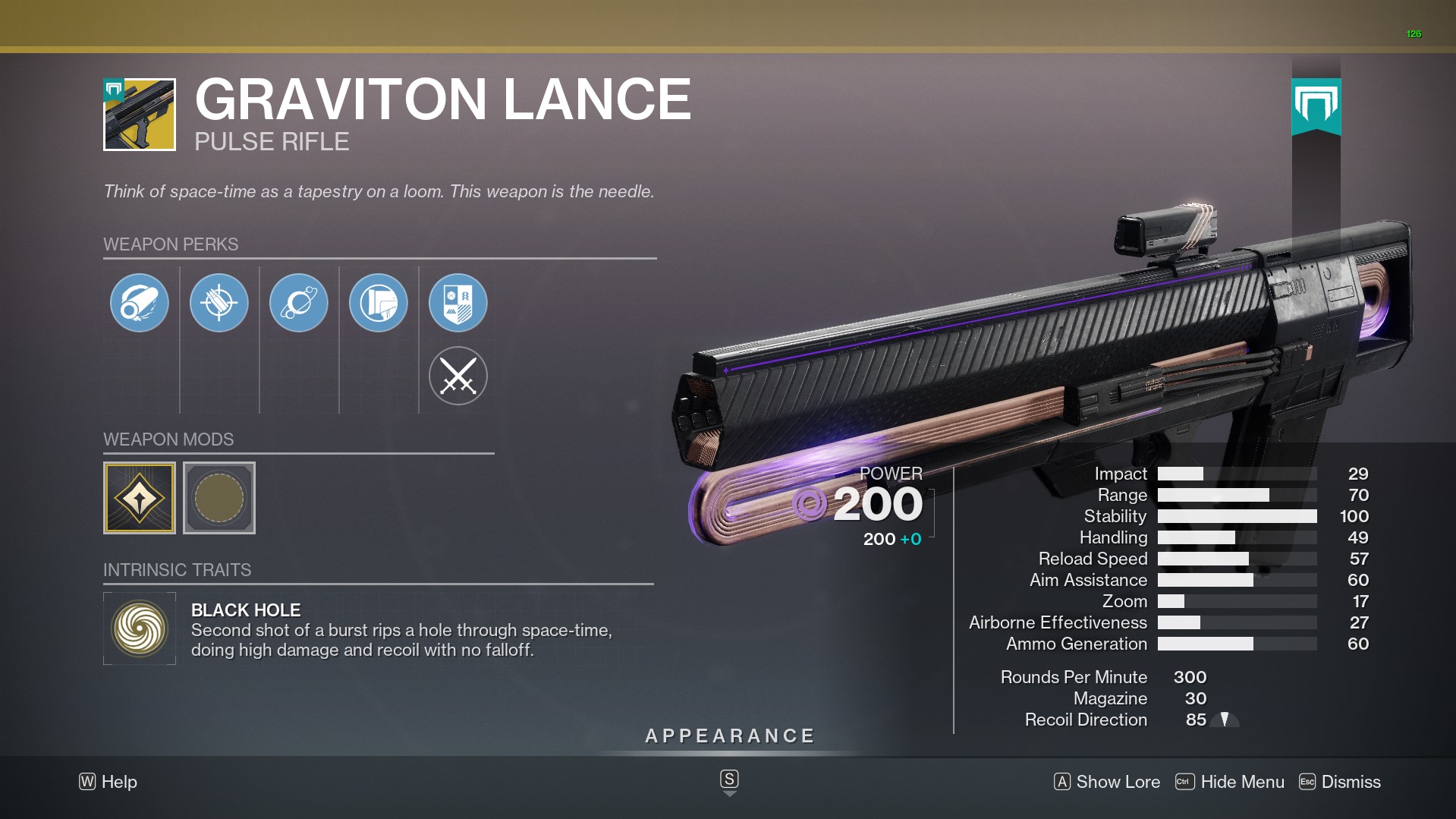
Task: Choose the crosshair sight perk icon
Action: [x=219, y=303]
